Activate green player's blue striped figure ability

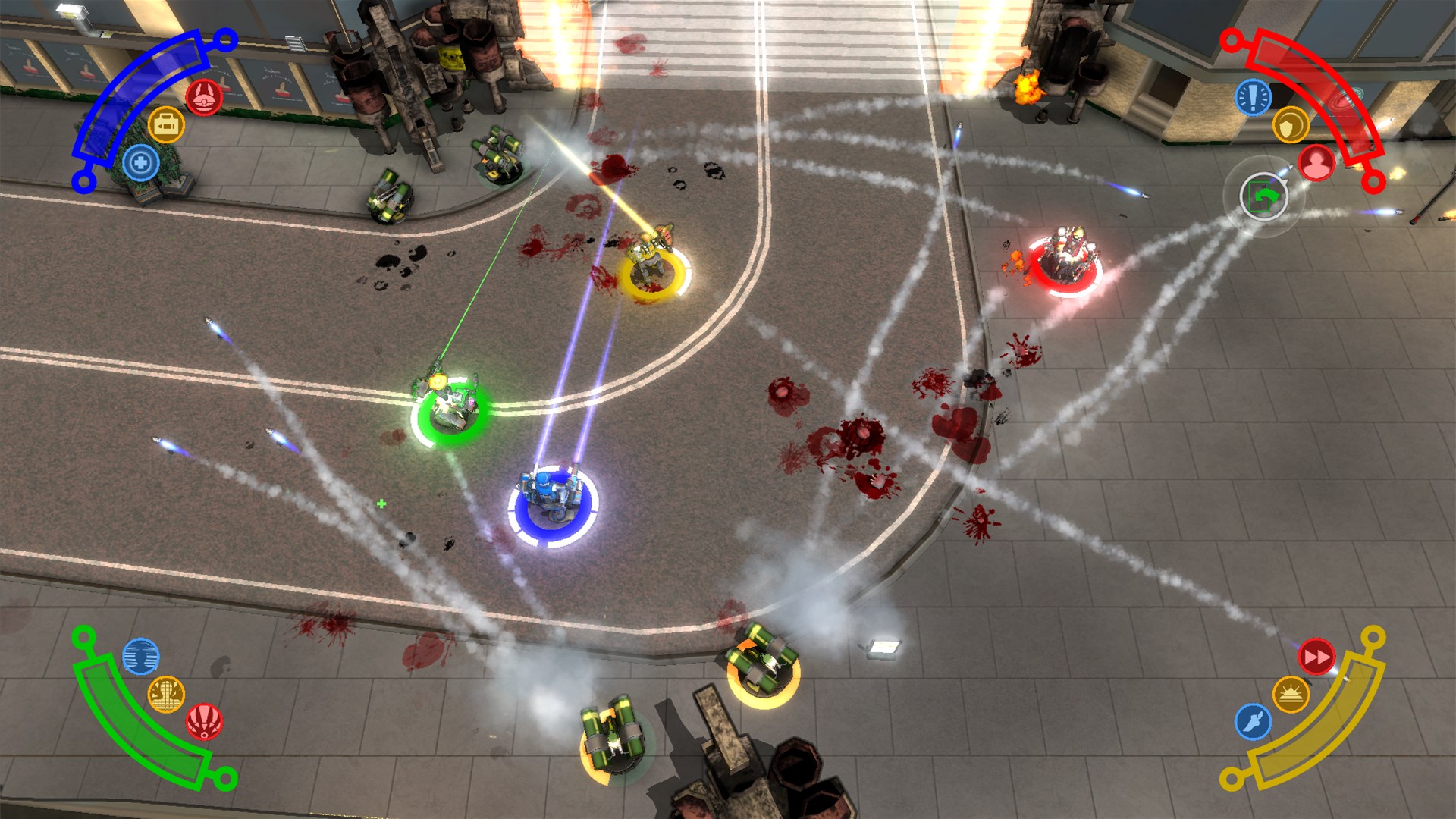pos(141,656)
